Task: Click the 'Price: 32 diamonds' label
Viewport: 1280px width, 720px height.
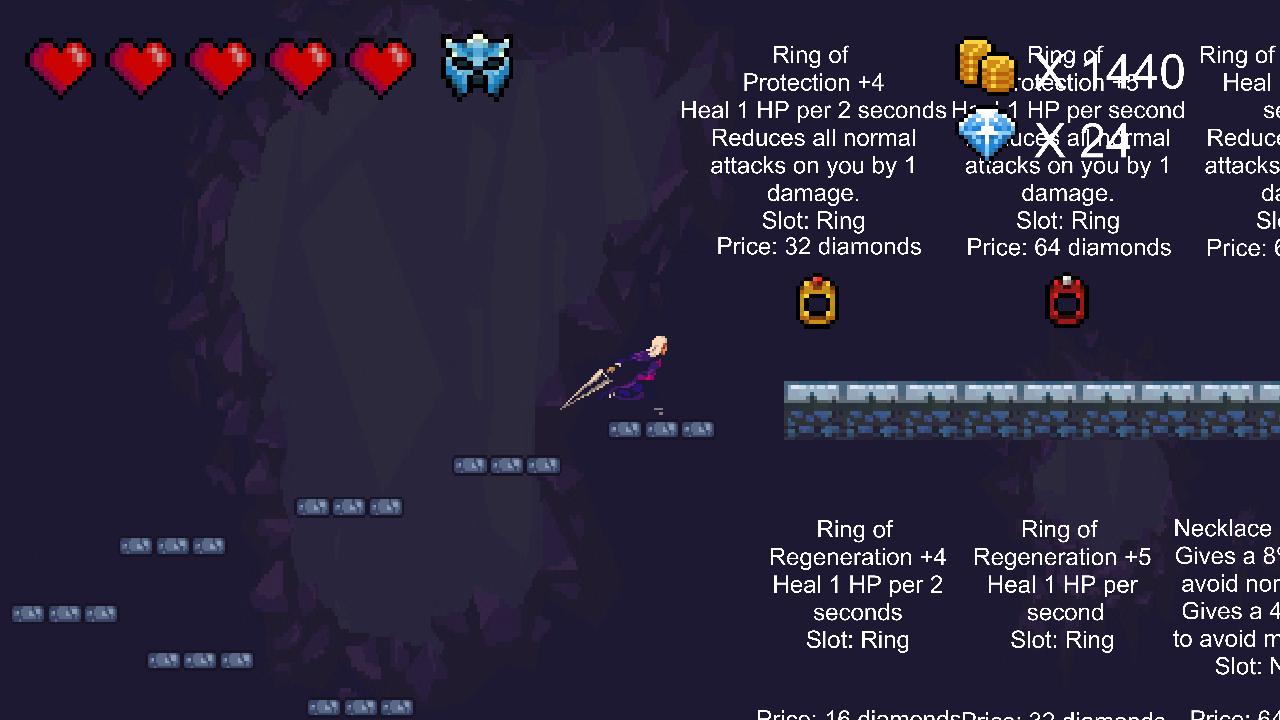Action: coord(819,247)
